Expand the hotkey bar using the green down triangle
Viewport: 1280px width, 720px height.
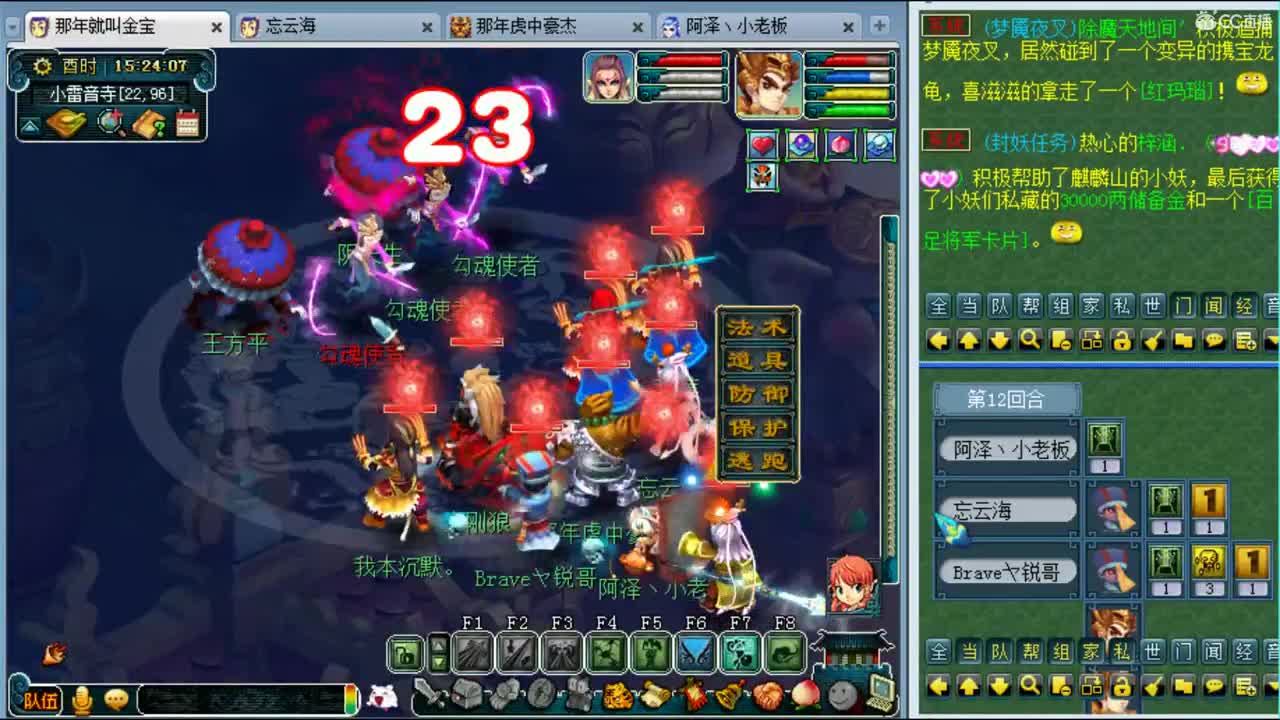pos(439,660)
